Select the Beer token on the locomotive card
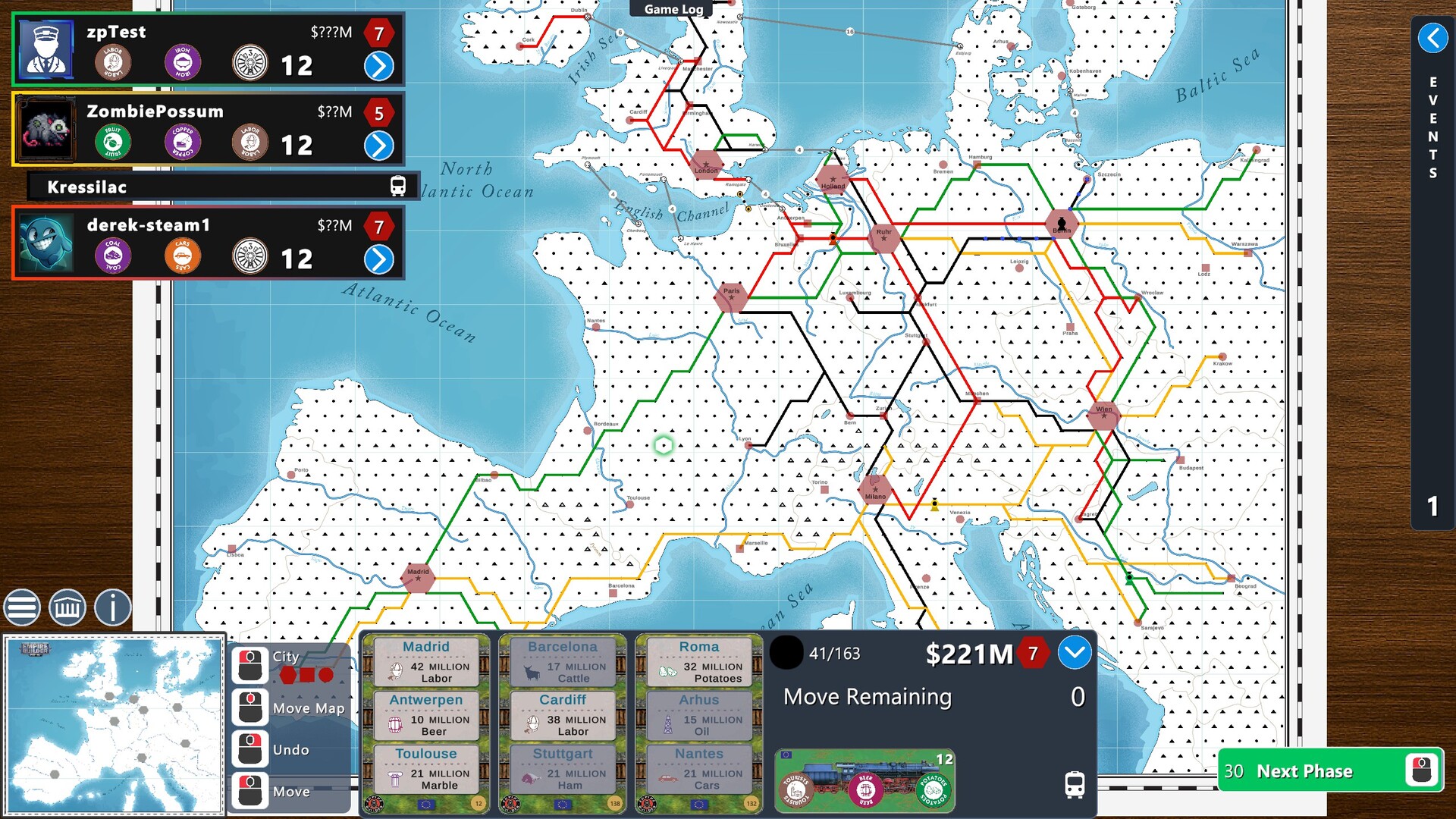 (864, 789)
